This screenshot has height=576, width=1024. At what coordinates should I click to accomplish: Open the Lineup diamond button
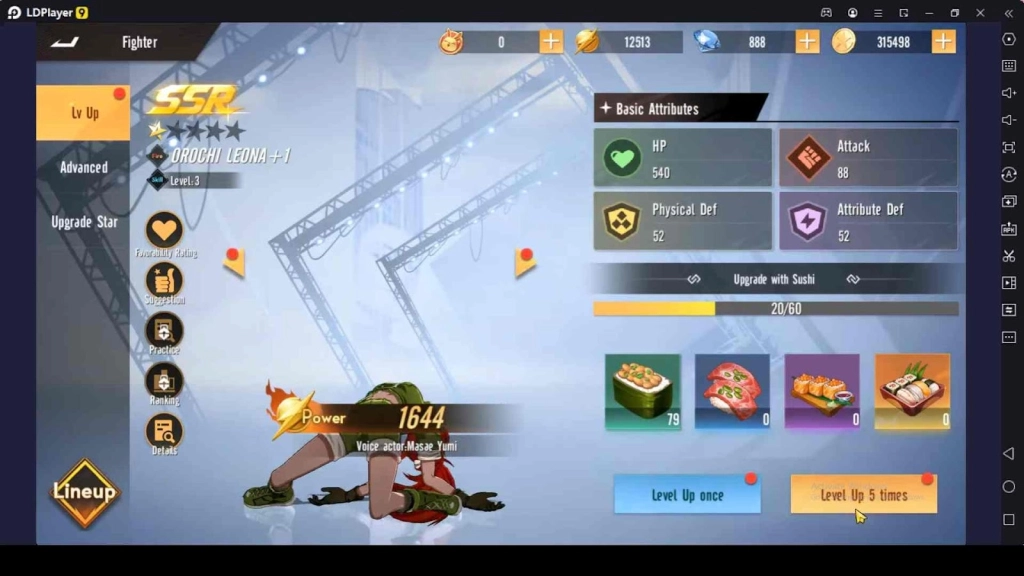tap(85, 492)
